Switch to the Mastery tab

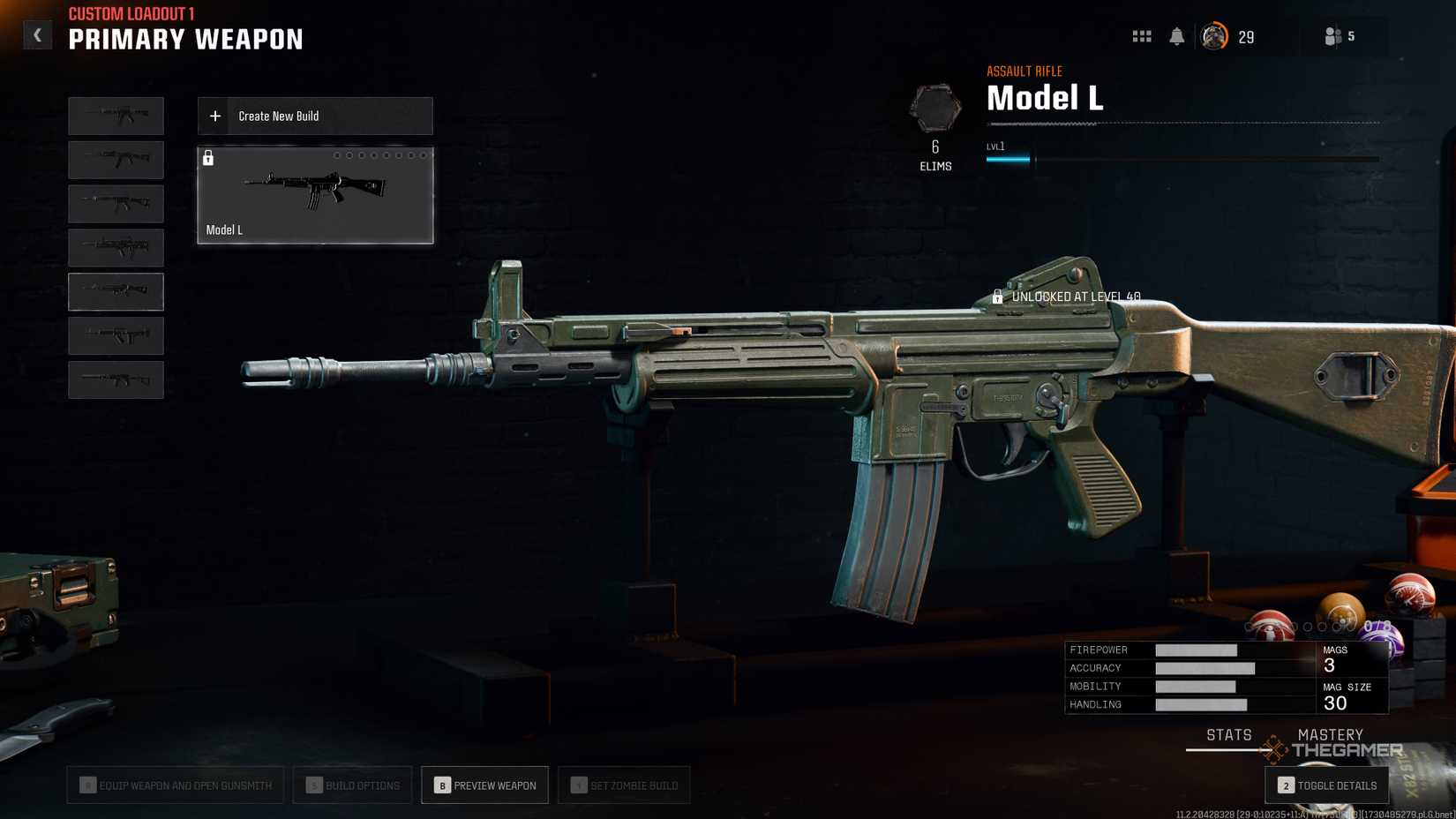(1331, 734)
